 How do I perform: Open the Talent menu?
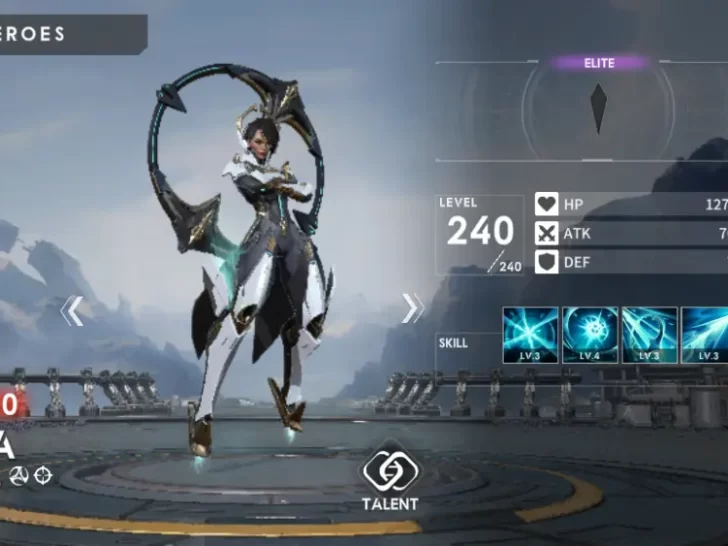pos(389,480)
